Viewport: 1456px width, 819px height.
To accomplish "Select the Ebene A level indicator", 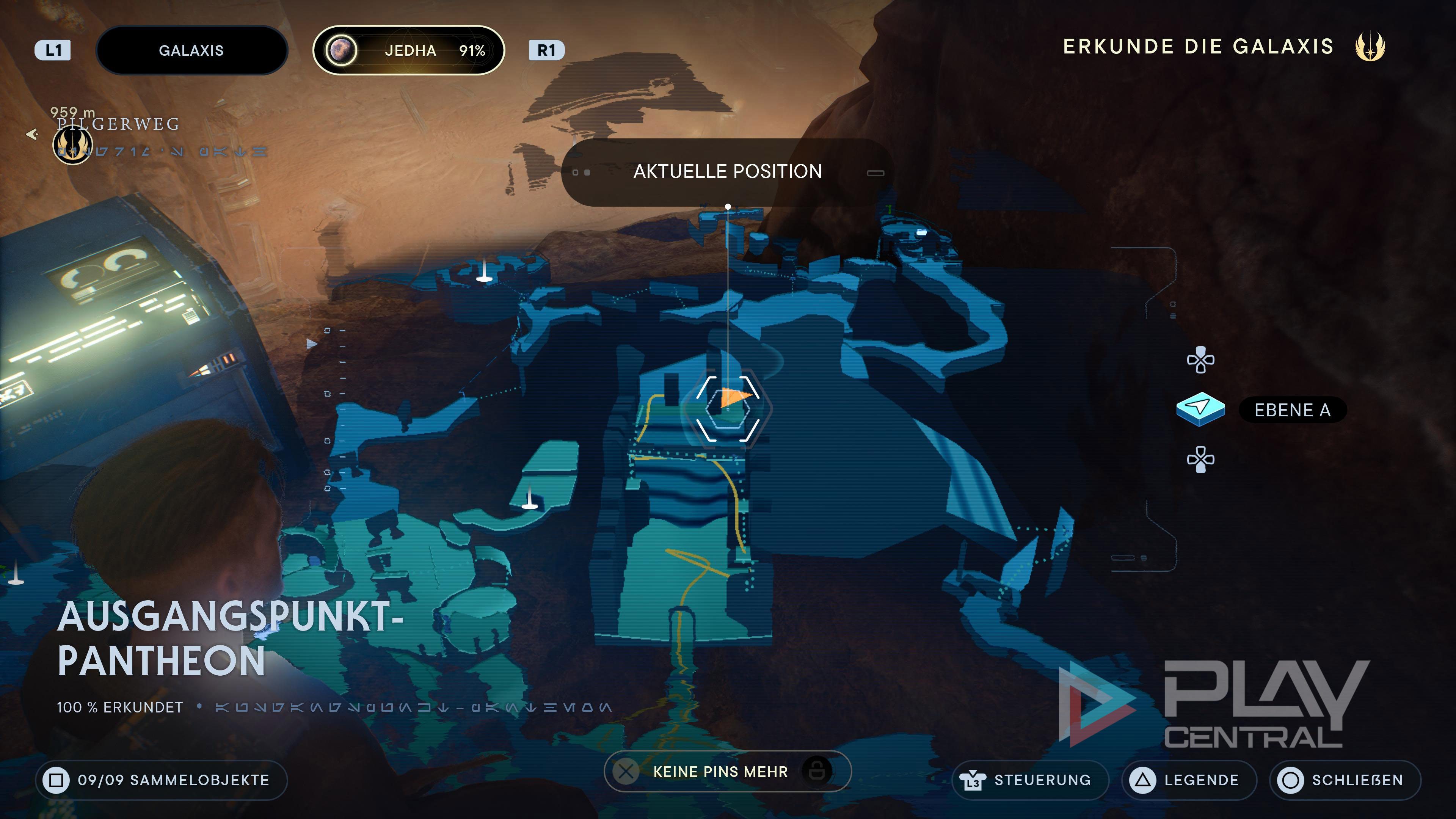I will point(1291,410).
